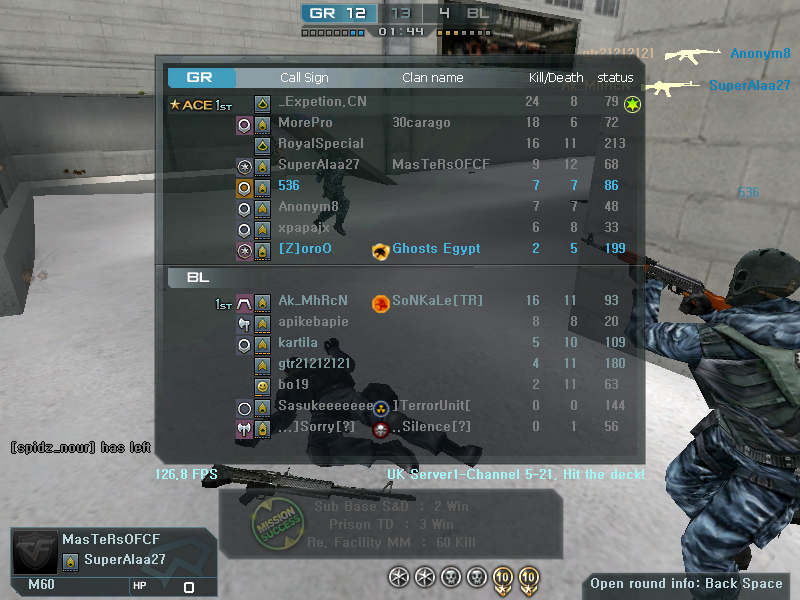Click the SoNKaLe[TR] clan emblem
This screenshot has width=800, height=600.
click(380, 302)
